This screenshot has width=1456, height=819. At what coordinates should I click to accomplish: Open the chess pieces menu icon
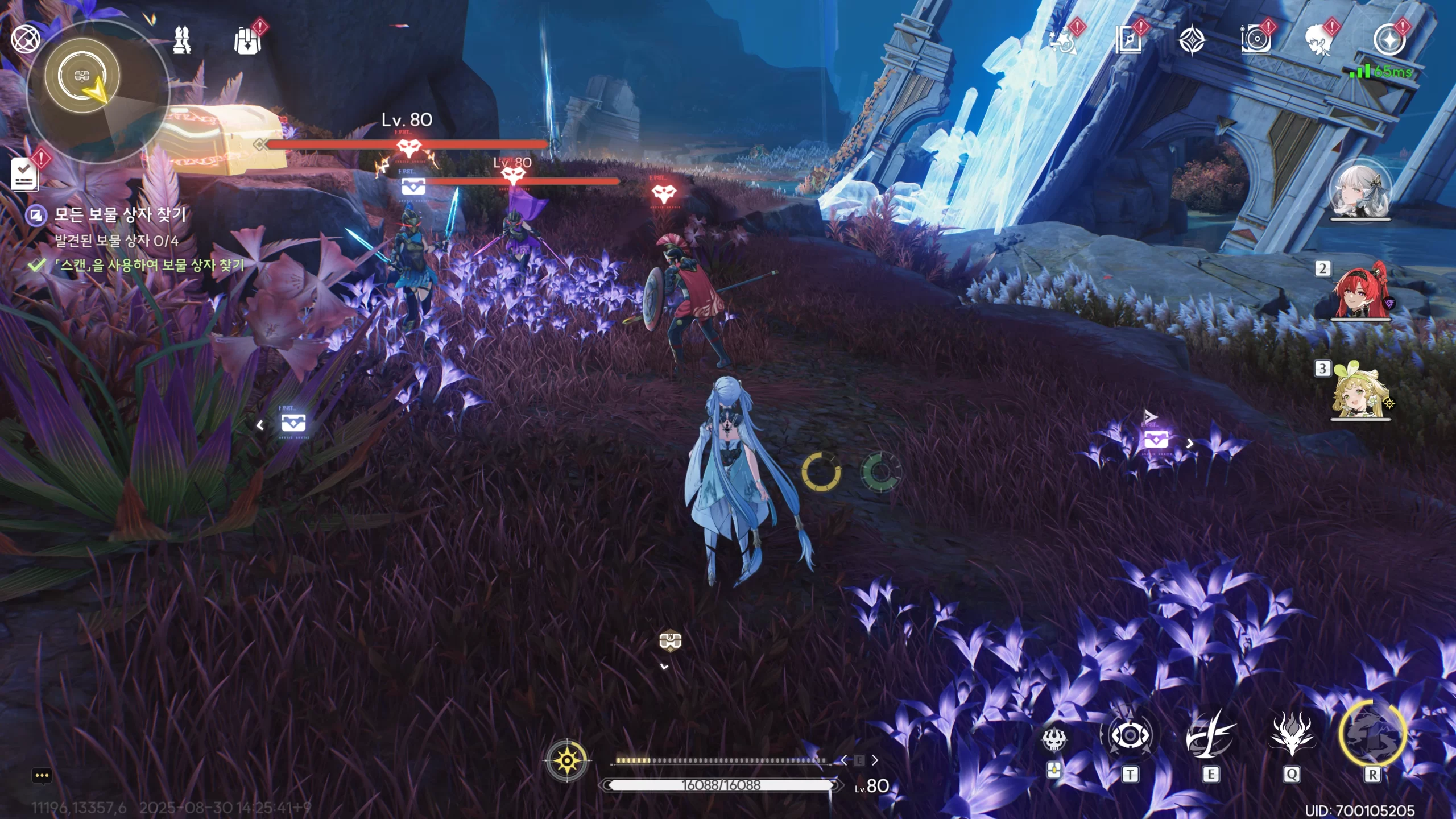point(182,40)
